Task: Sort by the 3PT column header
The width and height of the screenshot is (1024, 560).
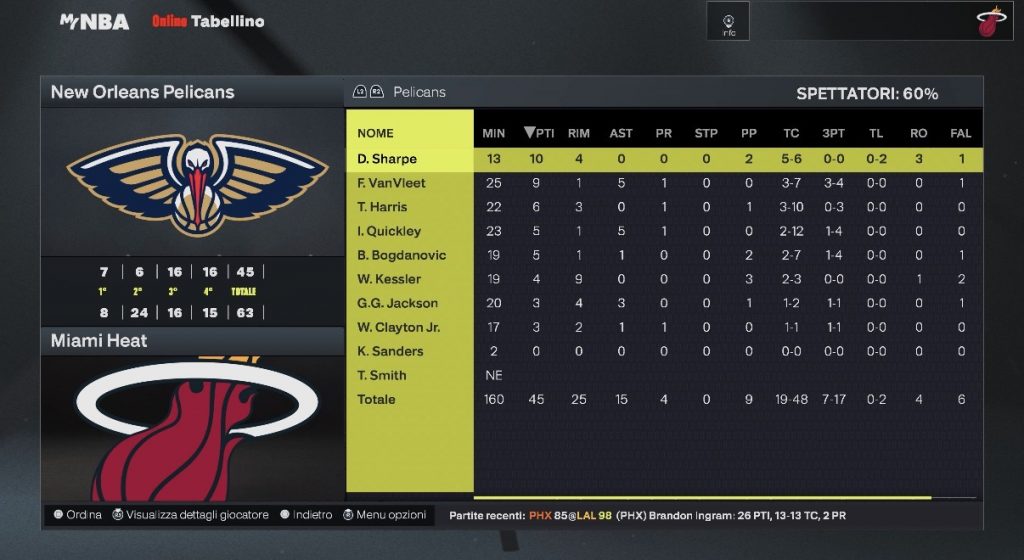Action: [x=833, y=133]
